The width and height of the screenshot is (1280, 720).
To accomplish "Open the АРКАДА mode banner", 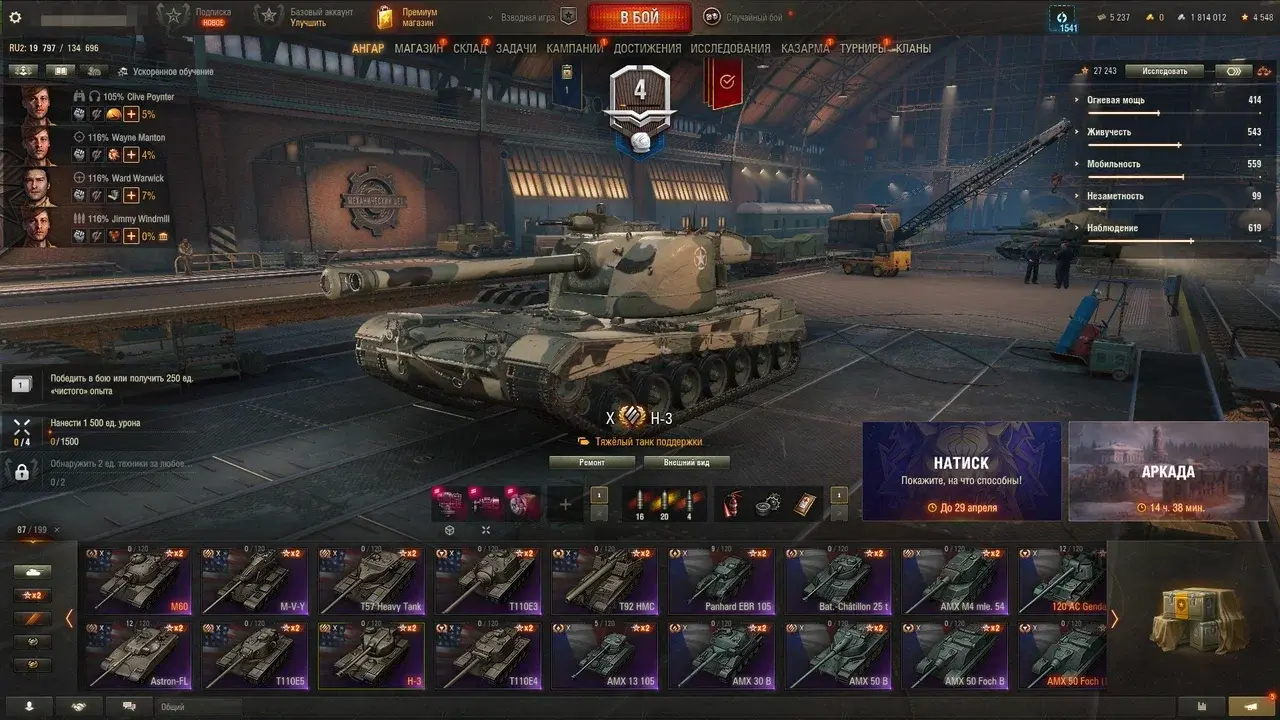I will [1167, 471].
